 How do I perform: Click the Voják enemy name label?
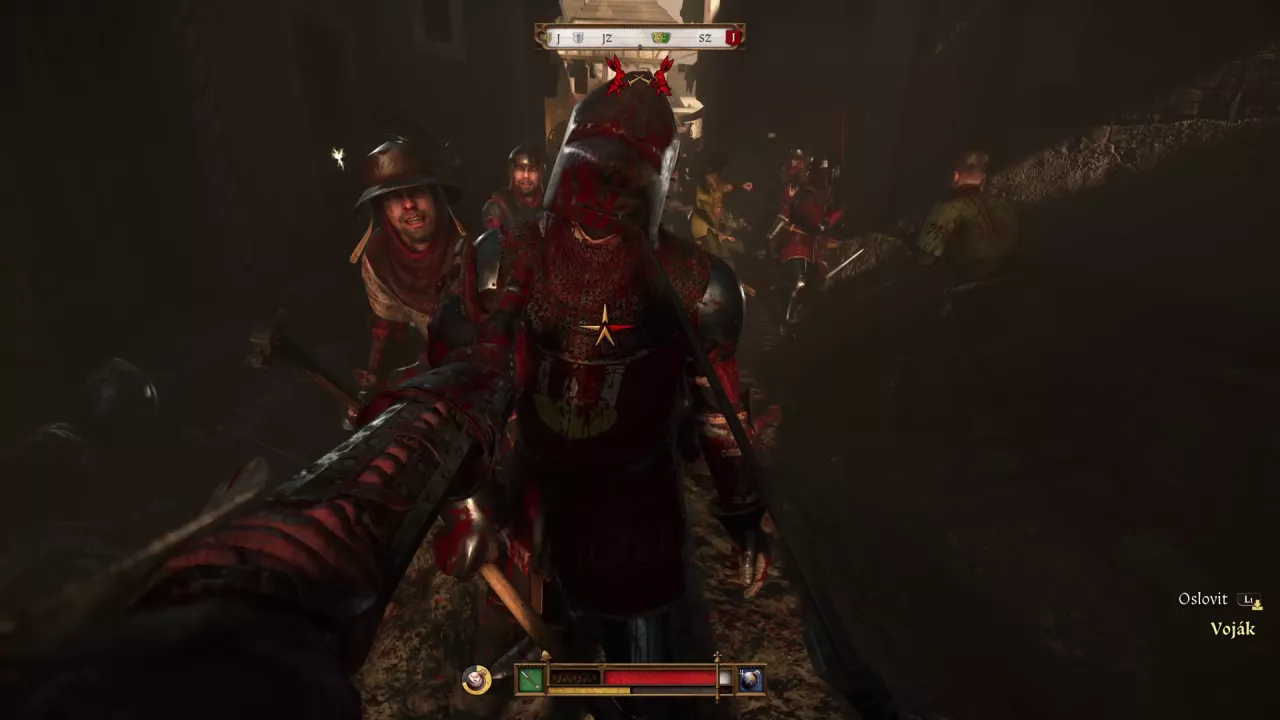coord(1234,629)
